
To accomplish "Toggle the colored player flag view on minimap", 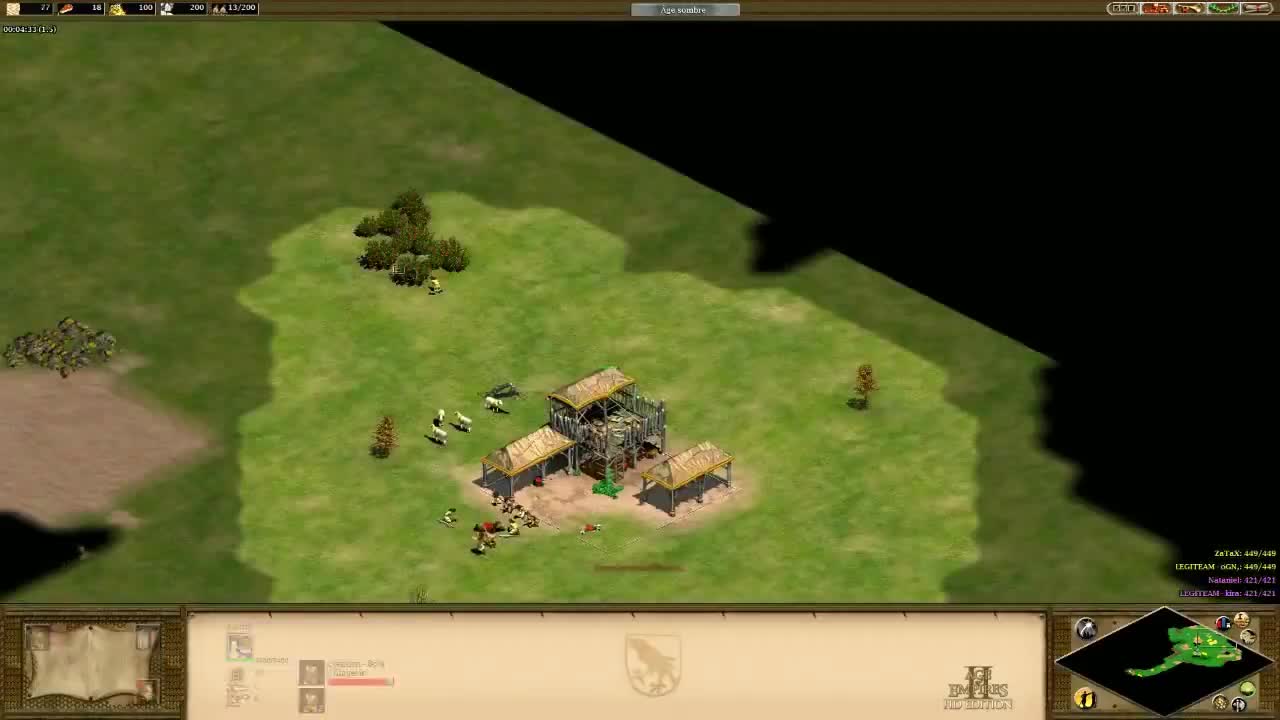I will (1223, 622).
